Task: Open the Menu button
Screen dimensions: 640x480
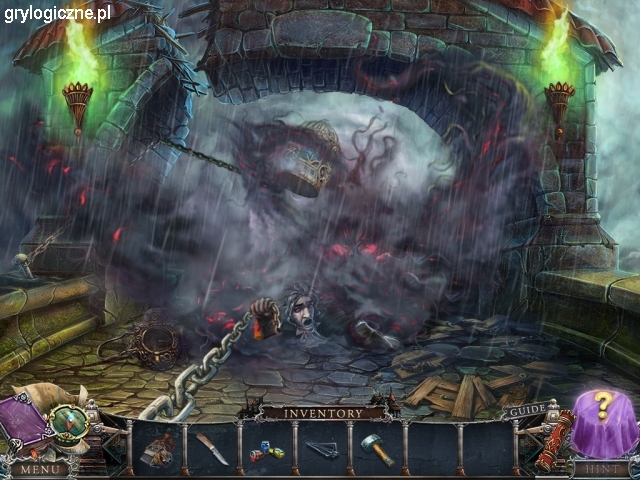Action: [x=40, y=468]
